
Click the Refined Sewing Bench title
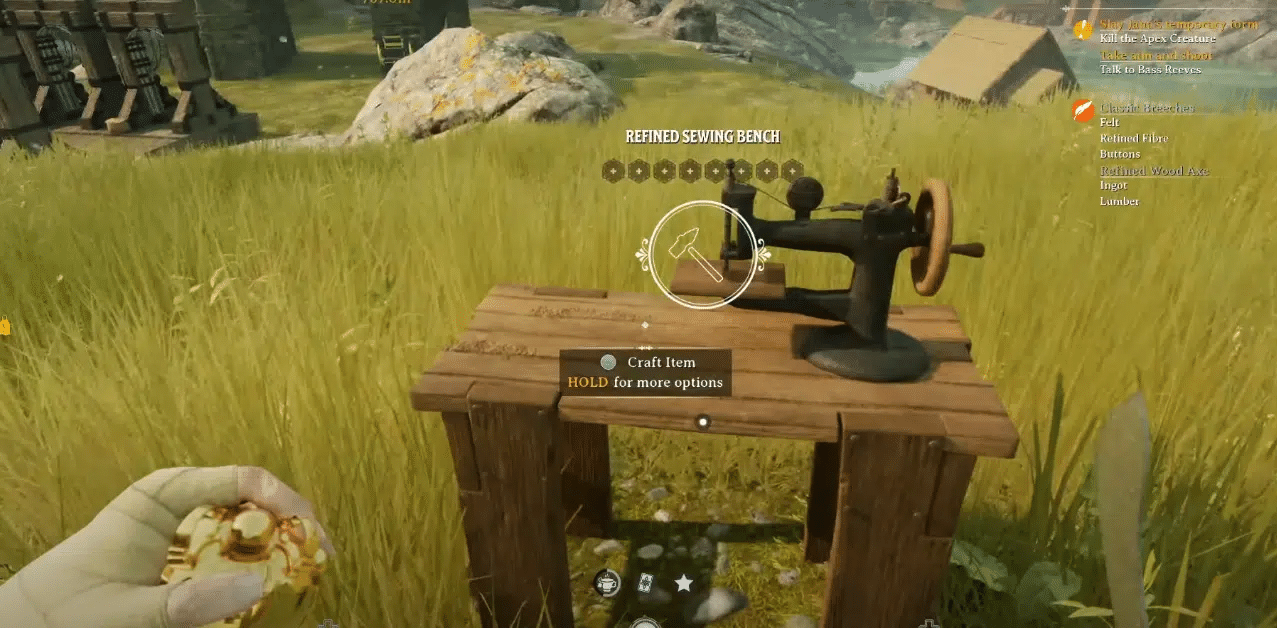tap(702, 137)
